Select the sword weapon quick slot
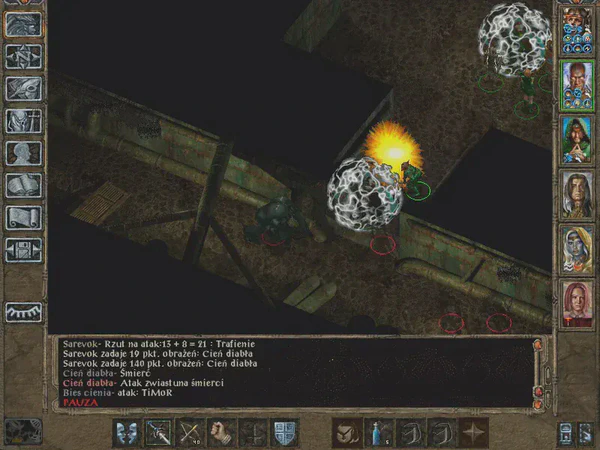The image size is (600, 450). tap(159, 432)
